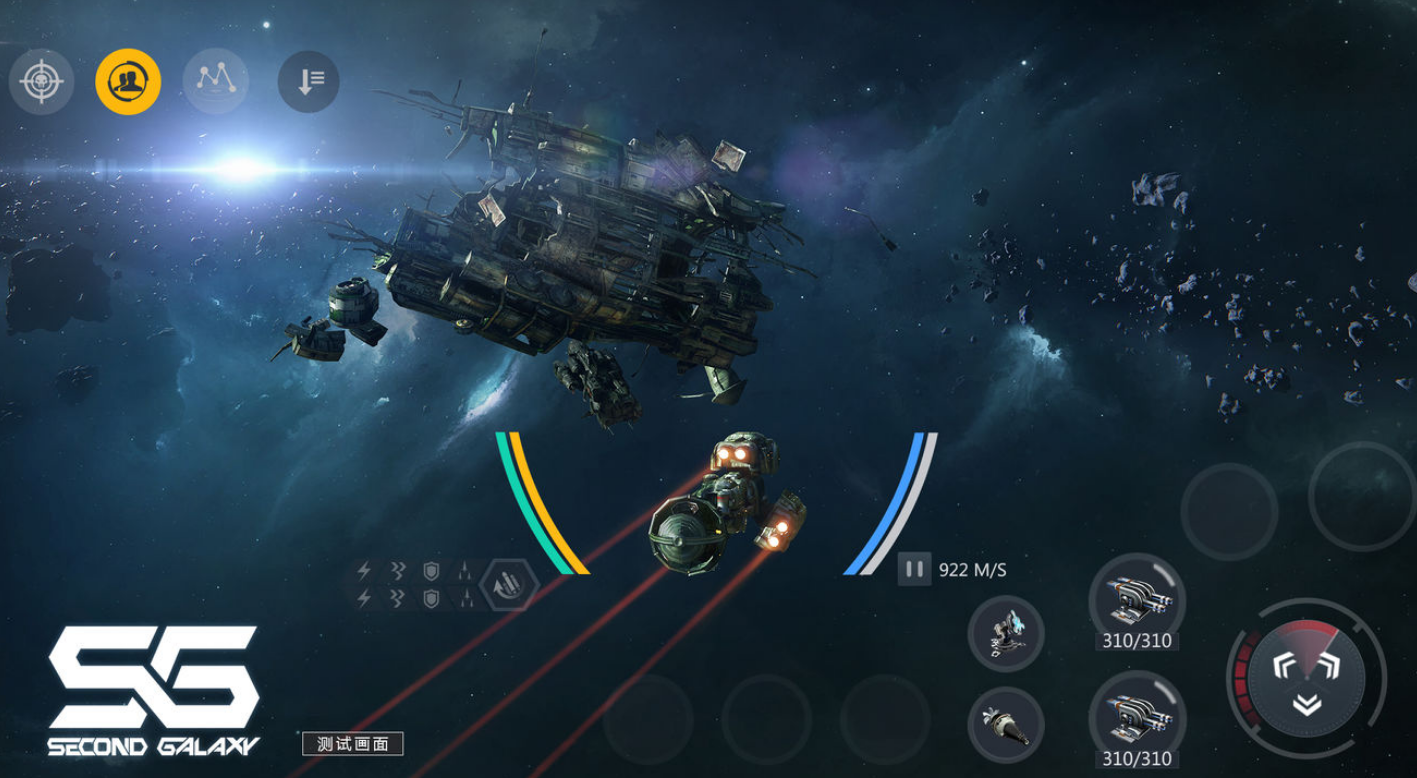Fire the upper 310/310 cannon turret
The height and width of the screenshot is (778, 1417).
(1136, 602)
